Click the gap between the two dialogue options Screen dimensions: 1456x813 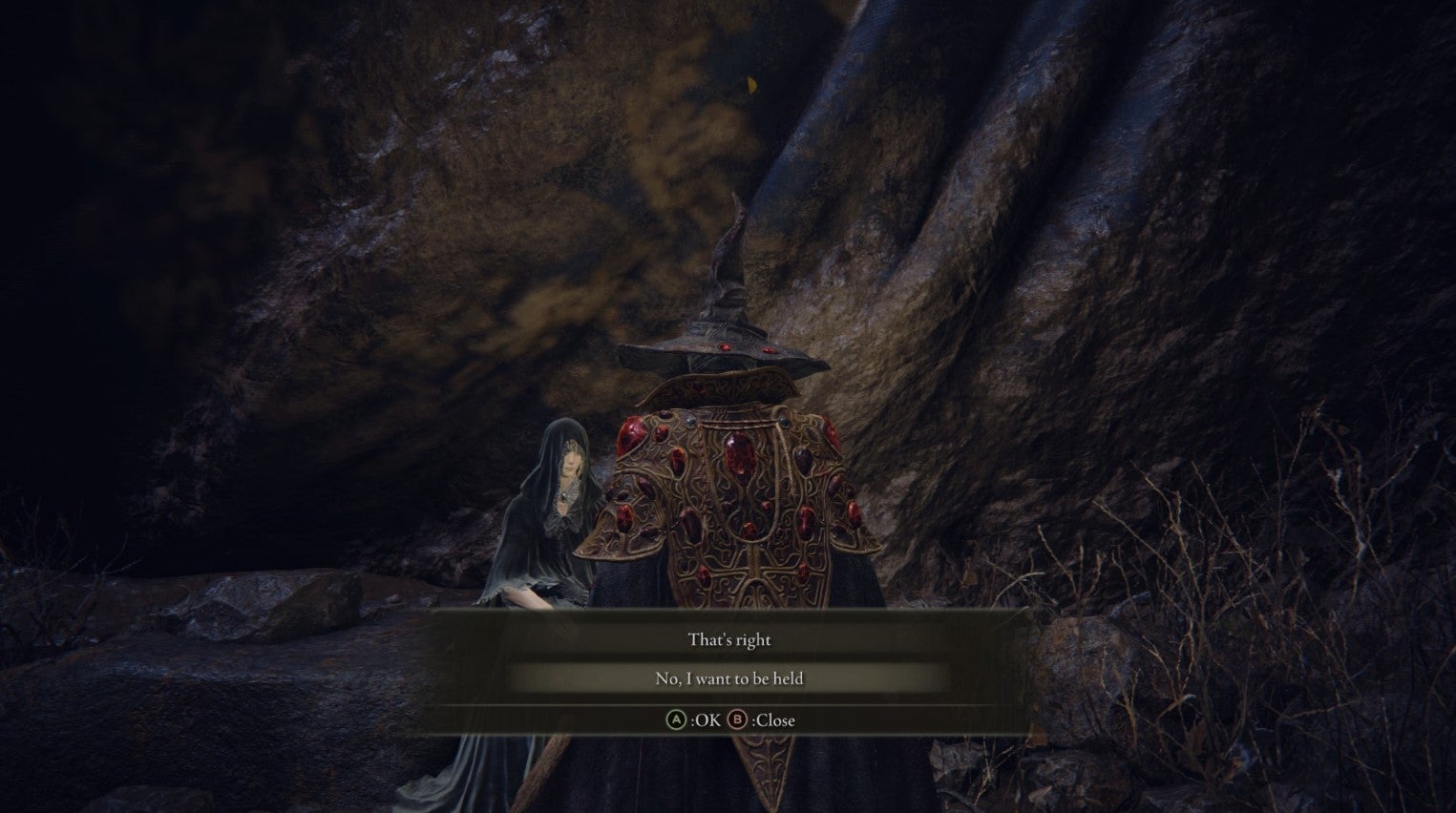(728, 658)
